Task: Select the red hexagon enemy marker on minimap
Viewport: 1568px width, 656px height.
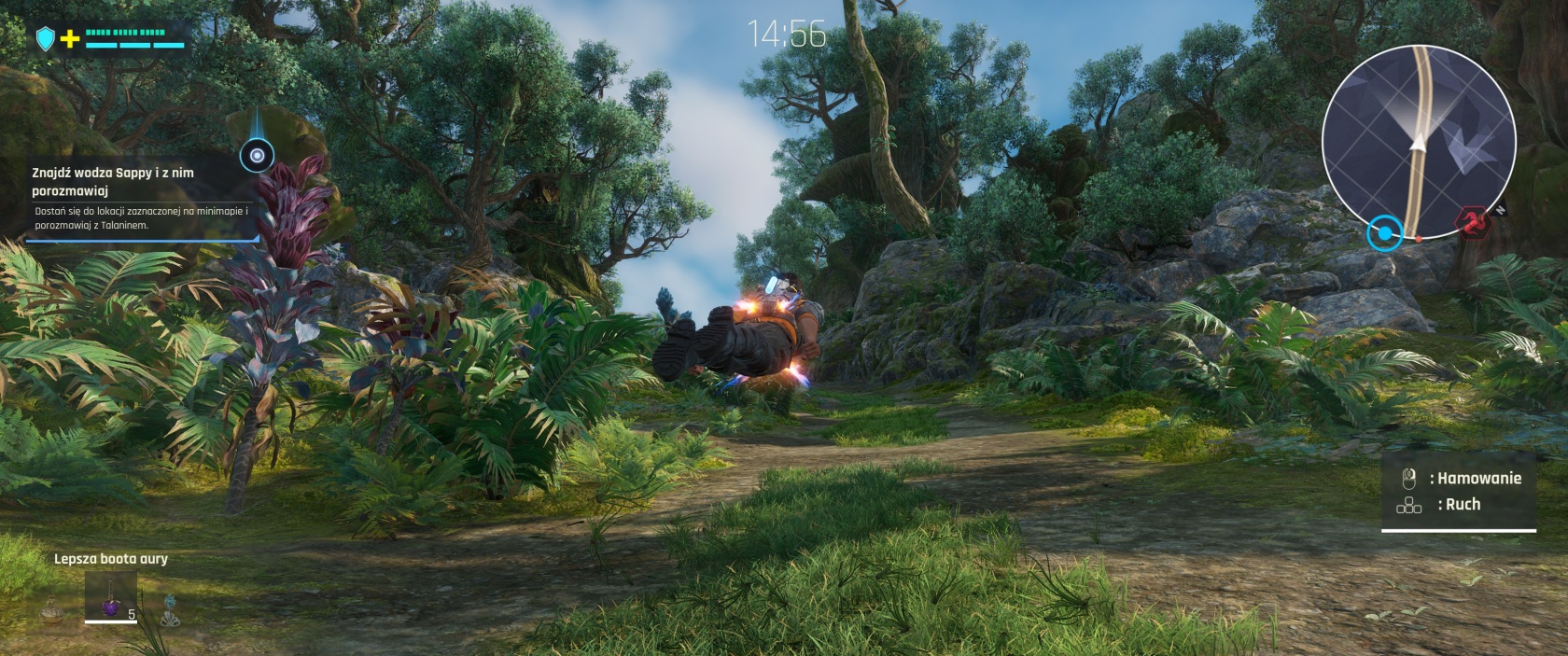Action: click(1474, 224)
